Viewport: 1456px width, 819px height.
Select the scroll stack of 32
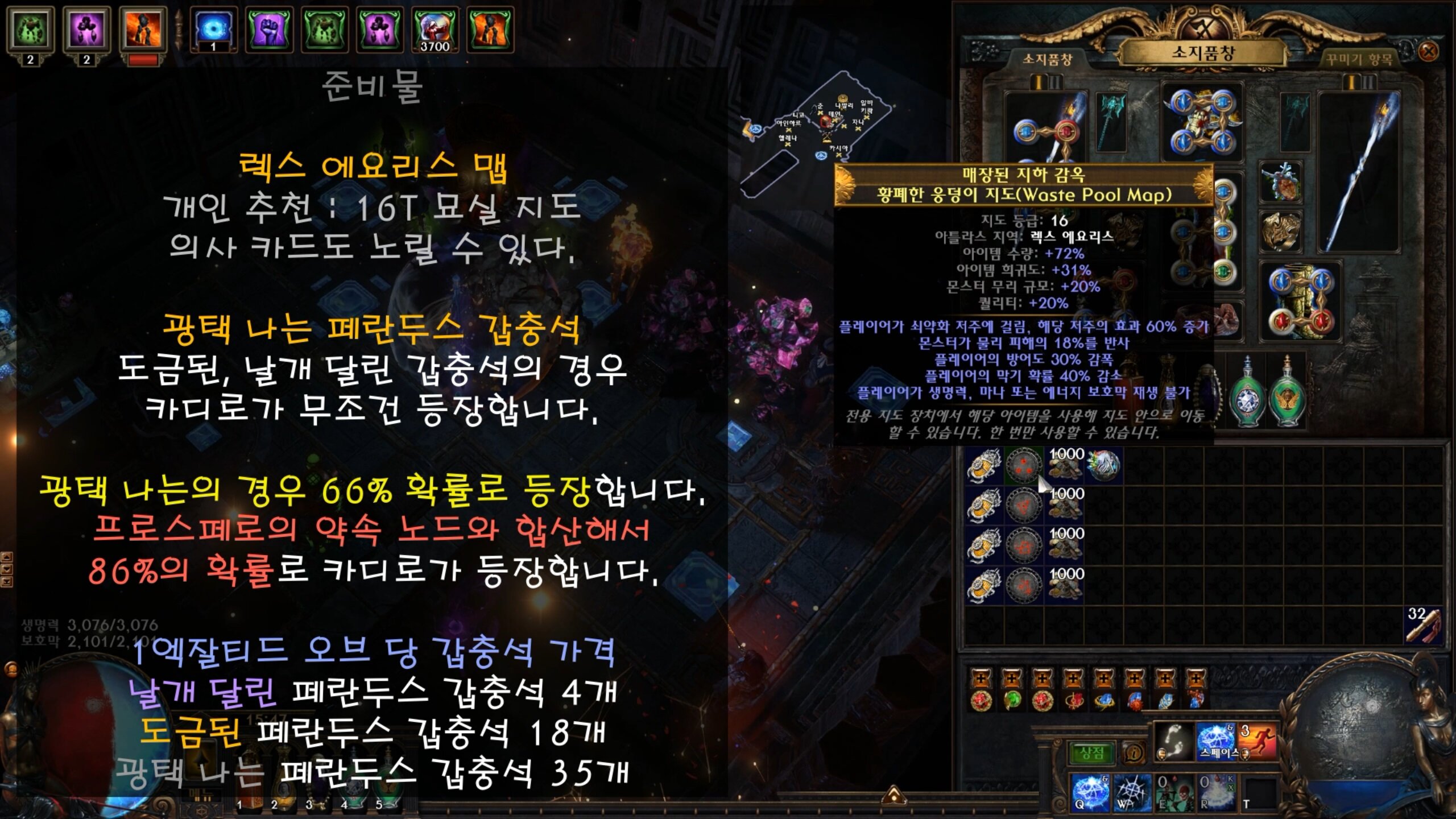coord(1423,624)
